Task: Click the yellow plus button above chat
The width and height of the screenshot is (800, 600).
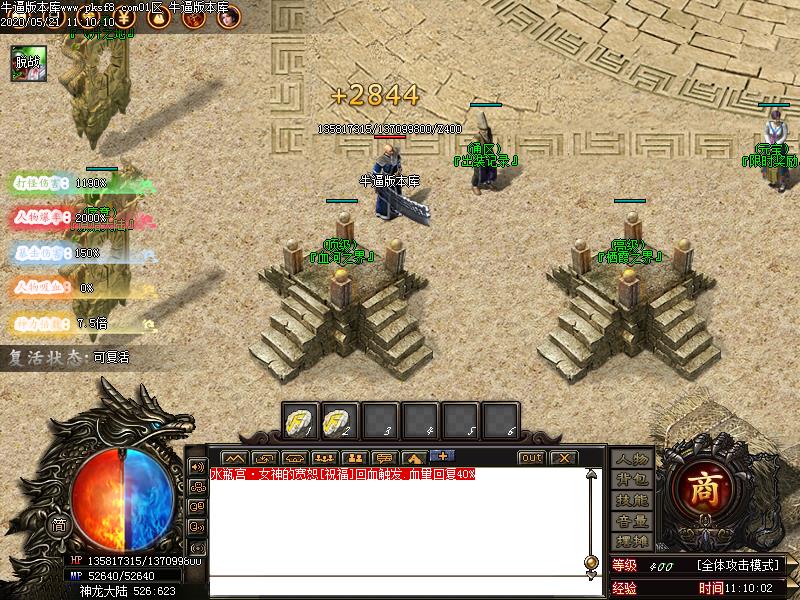Action: (x=441, y=456)
